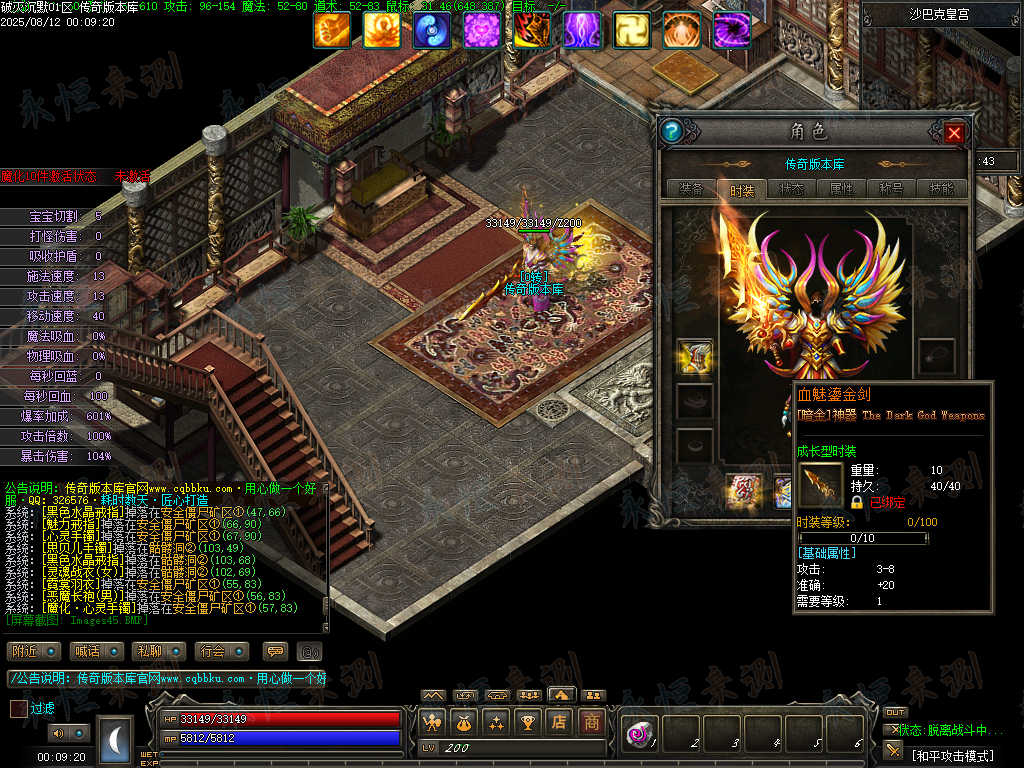Show the 称号 titles tab
This screenshot has height=768, width=1024.
coord(891,189)
